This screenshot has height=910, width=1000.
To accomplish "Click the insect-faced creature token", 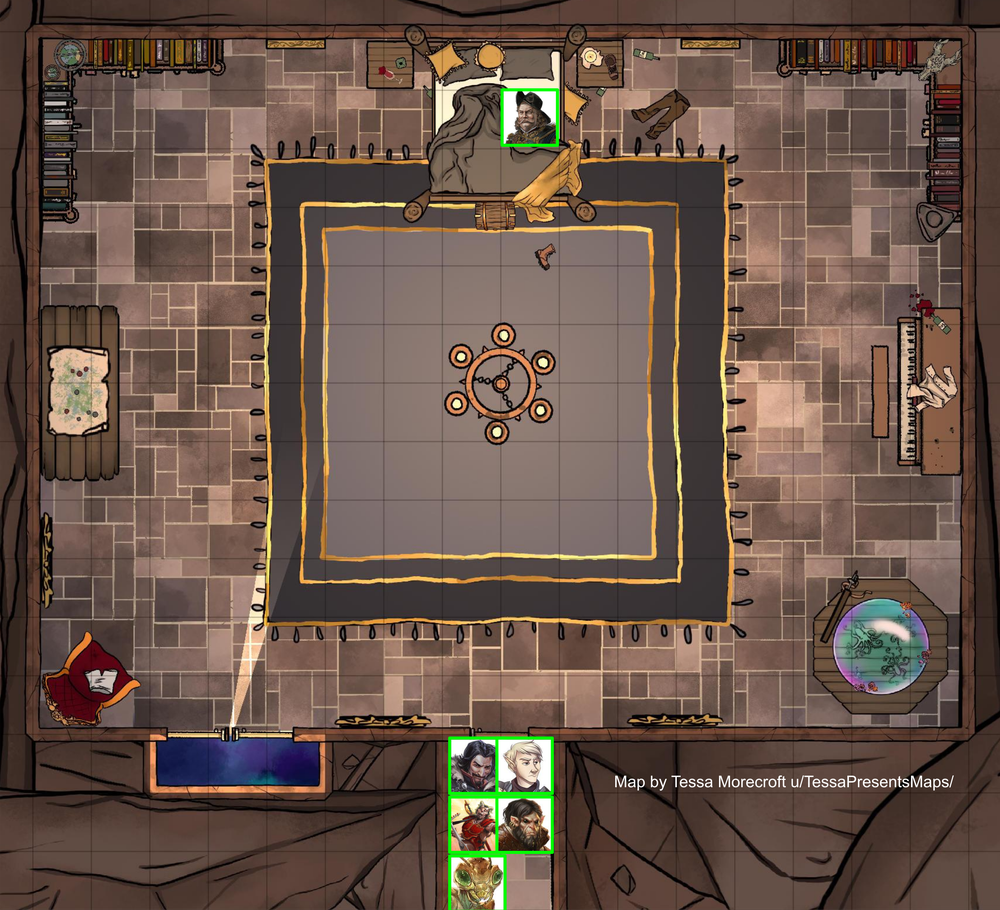I will [x=477, y=882].
